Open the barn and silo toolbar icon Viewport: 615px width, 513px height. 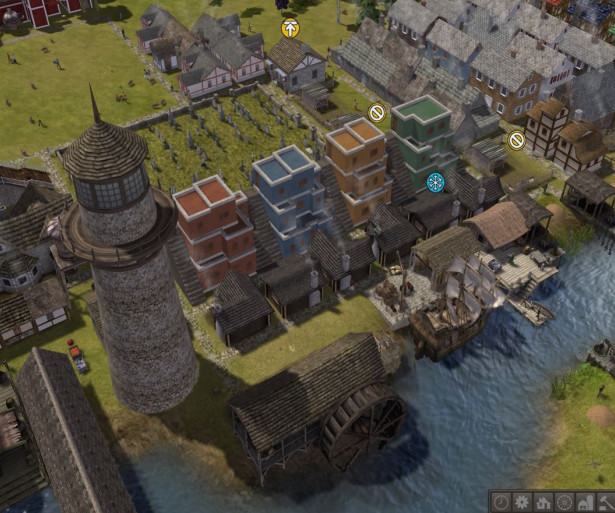pos(585,501)
